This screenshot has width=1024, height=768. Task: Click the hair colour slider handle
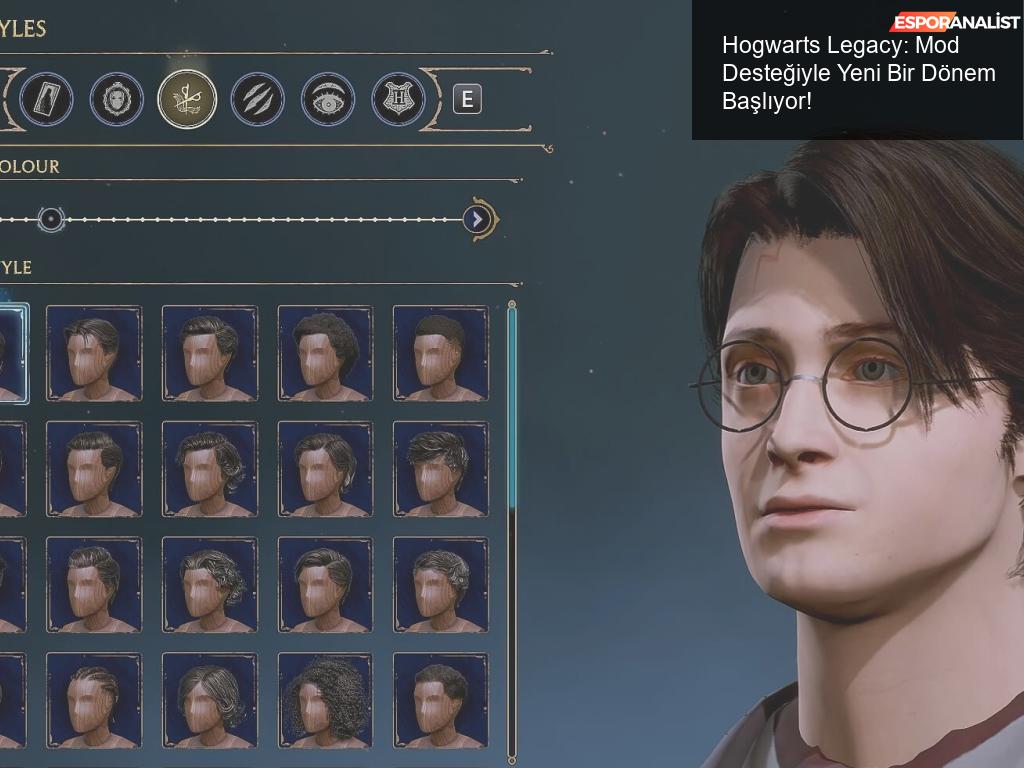point(51,219)
